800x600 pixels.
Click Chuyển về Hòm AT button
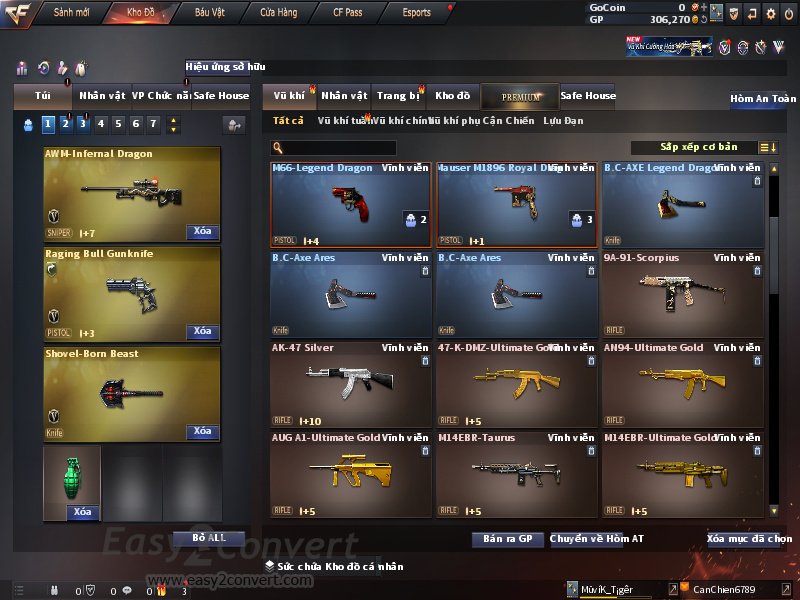597,539
